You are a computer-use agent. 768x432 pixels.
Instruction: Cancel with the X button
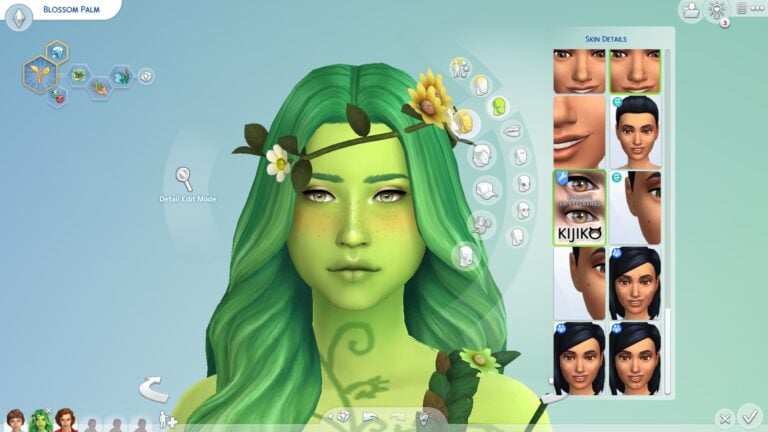(725, 417)
